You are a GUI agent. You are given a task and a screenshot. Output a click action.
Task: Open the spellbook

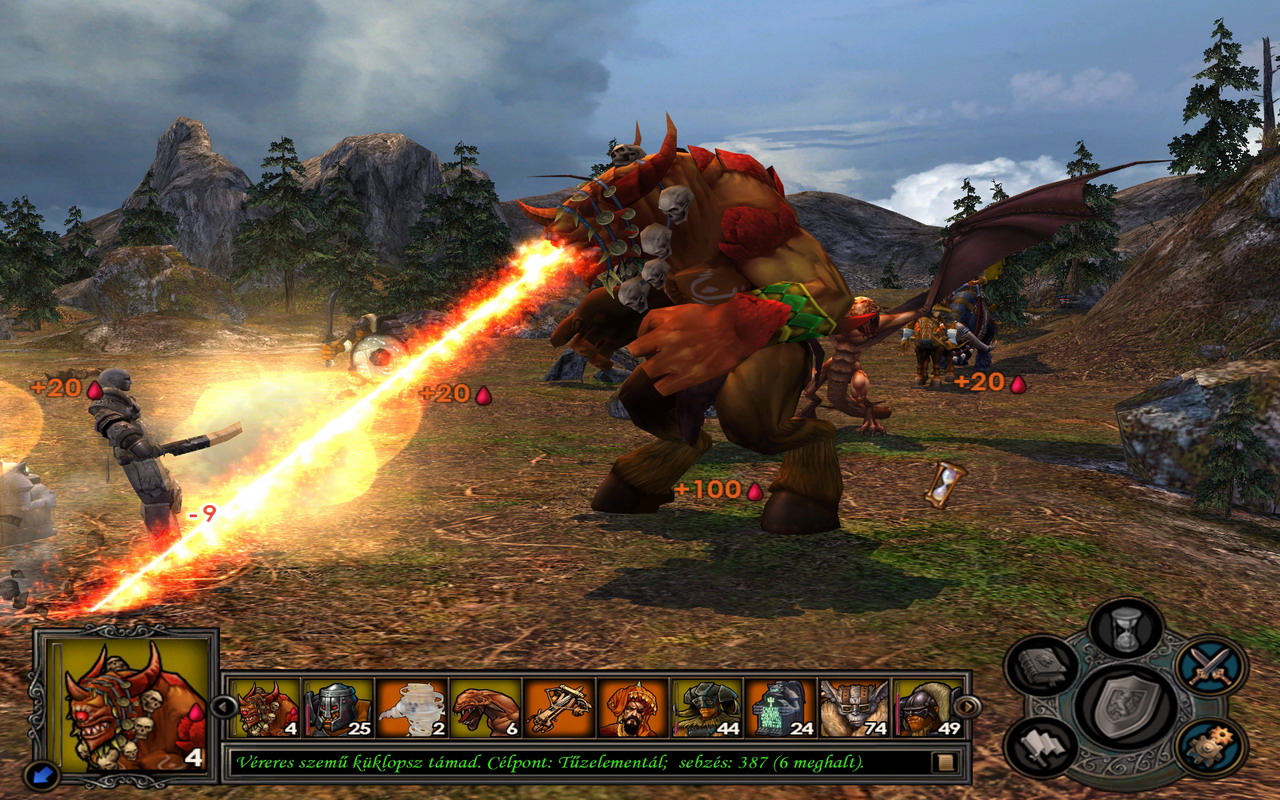point(1042,666)
